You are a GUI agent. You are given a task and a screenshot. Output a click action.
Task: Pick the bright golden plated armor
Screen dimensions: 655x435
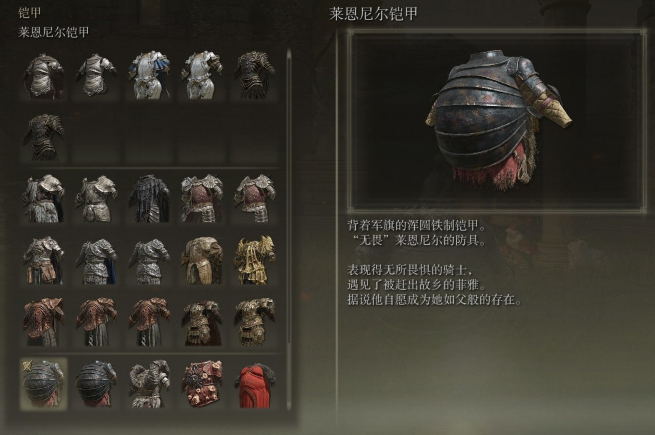click(x=254, y=259)
